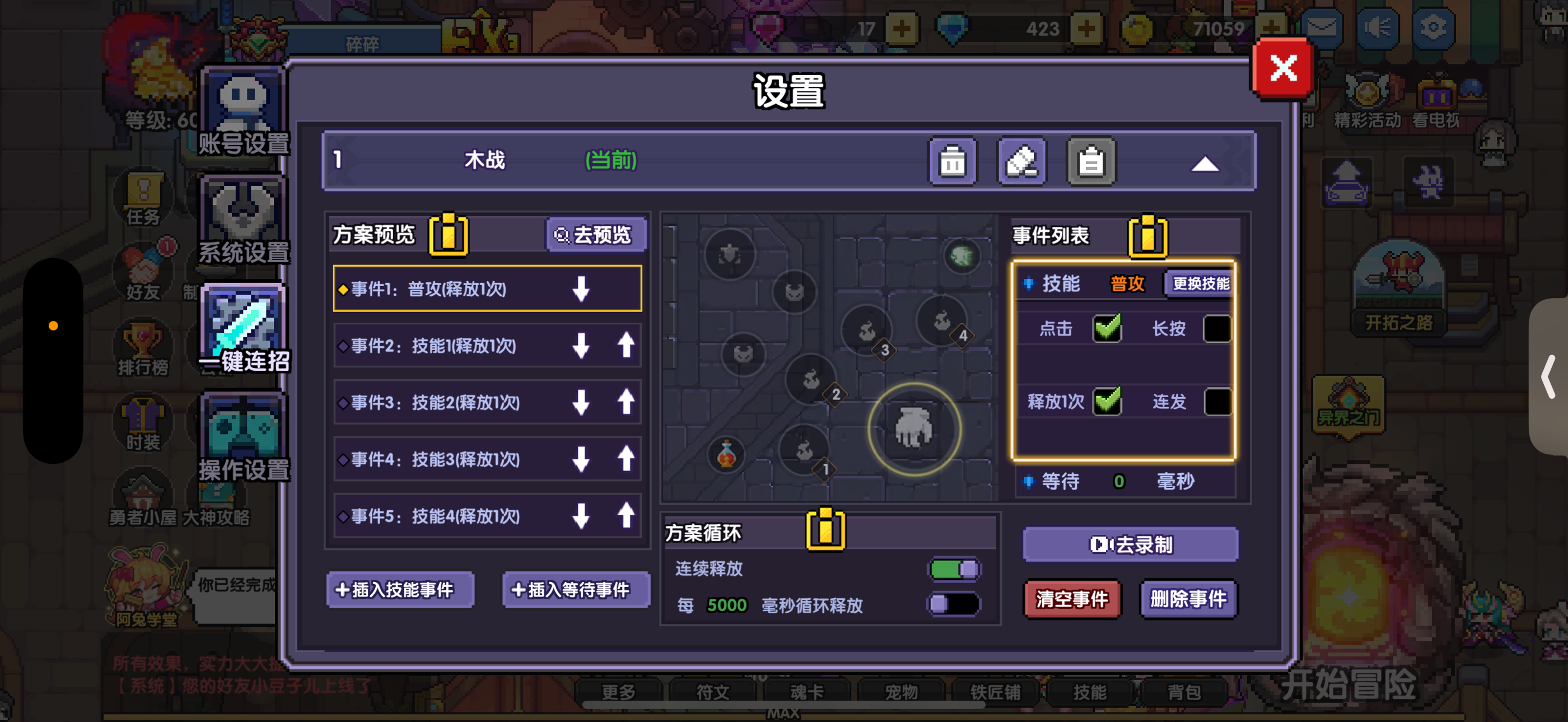
Task: Enable the 长按 checkbox
Action: (1217, 328)
